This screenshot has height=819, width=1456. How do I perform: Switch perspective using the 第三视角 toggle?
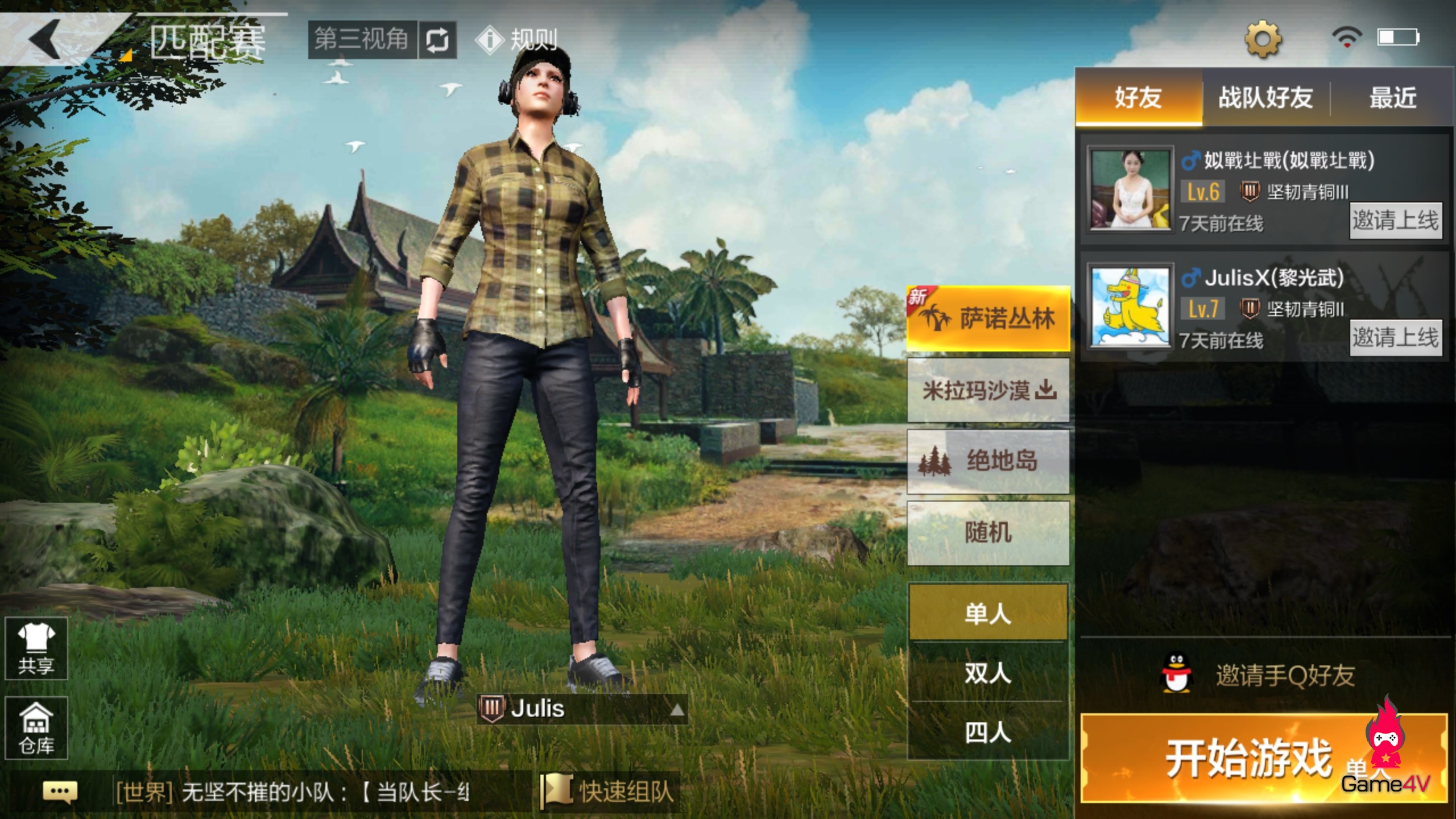[x=361, y=39]
